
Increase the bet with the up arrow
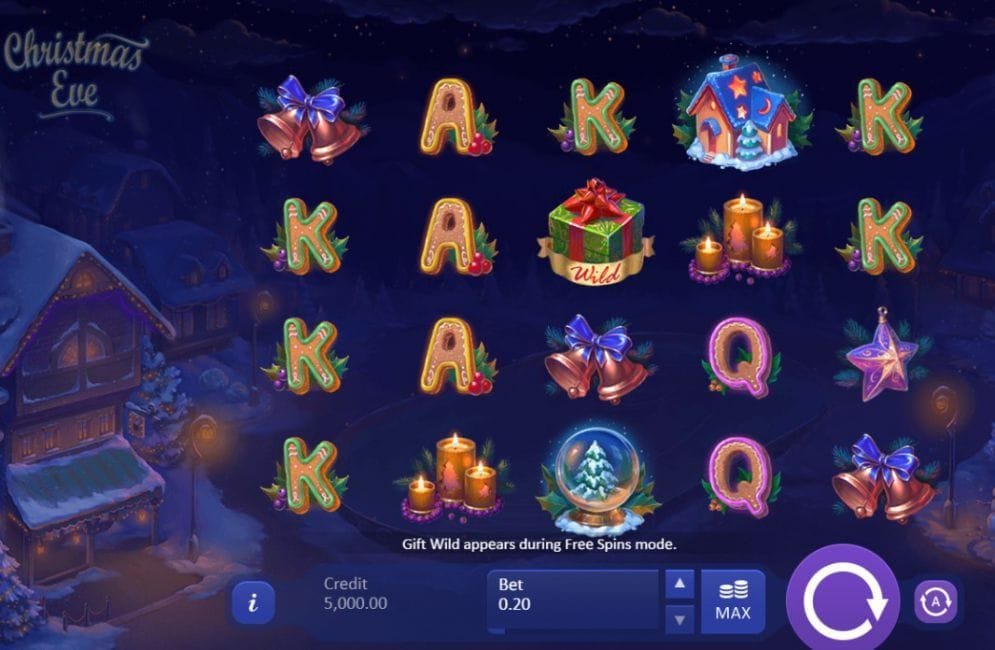[680, 584]
